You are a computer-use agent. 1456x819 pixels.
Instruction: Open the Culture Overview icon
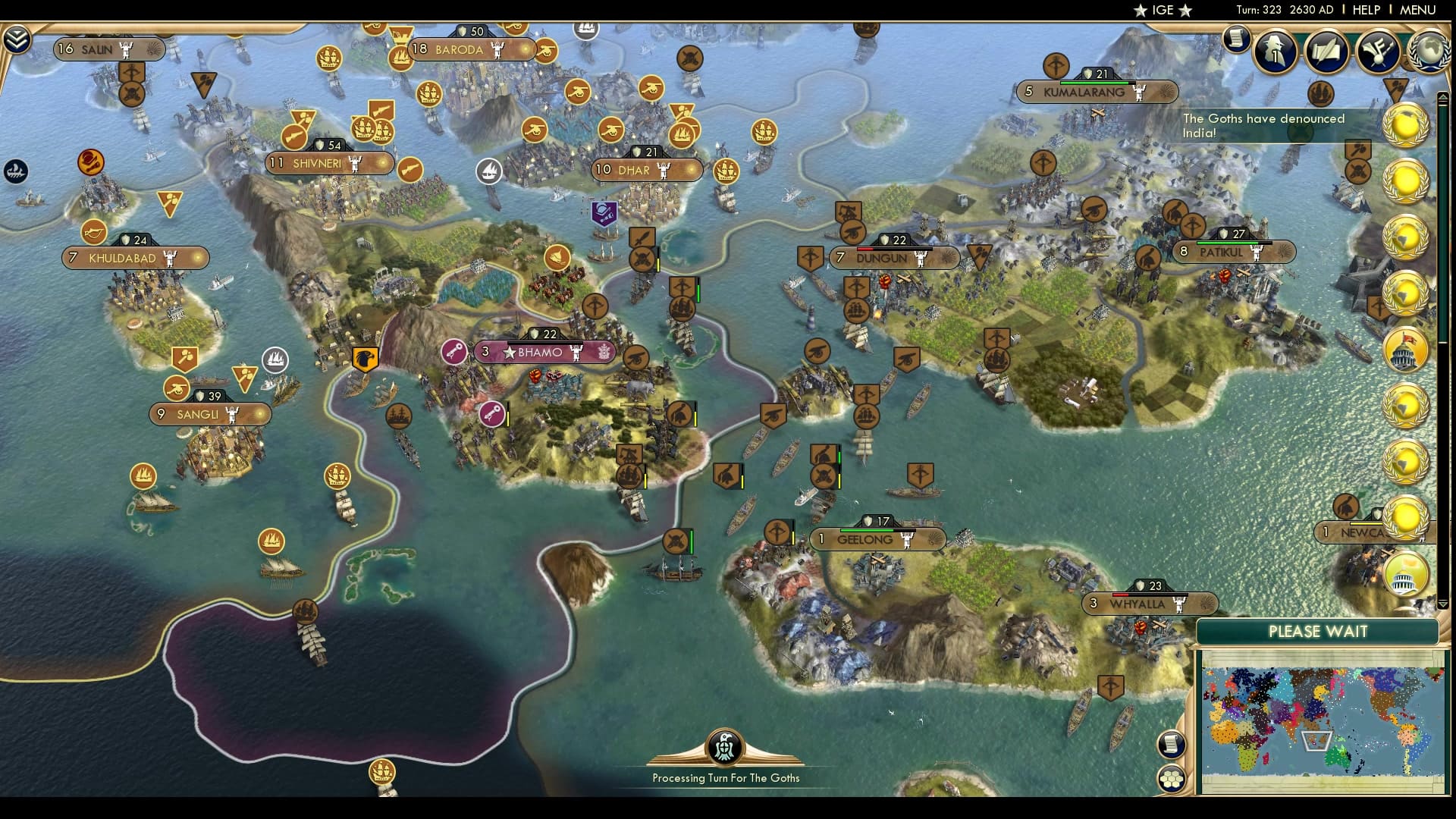[x=1376, y=52]
